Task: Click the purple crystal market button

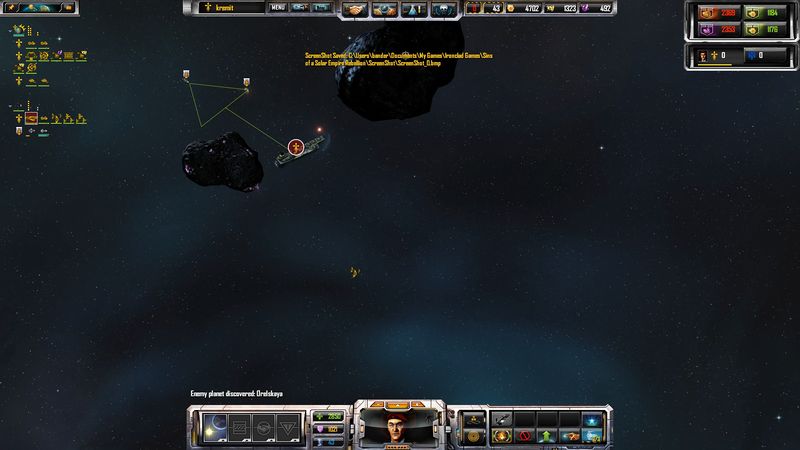Action: 707,29
